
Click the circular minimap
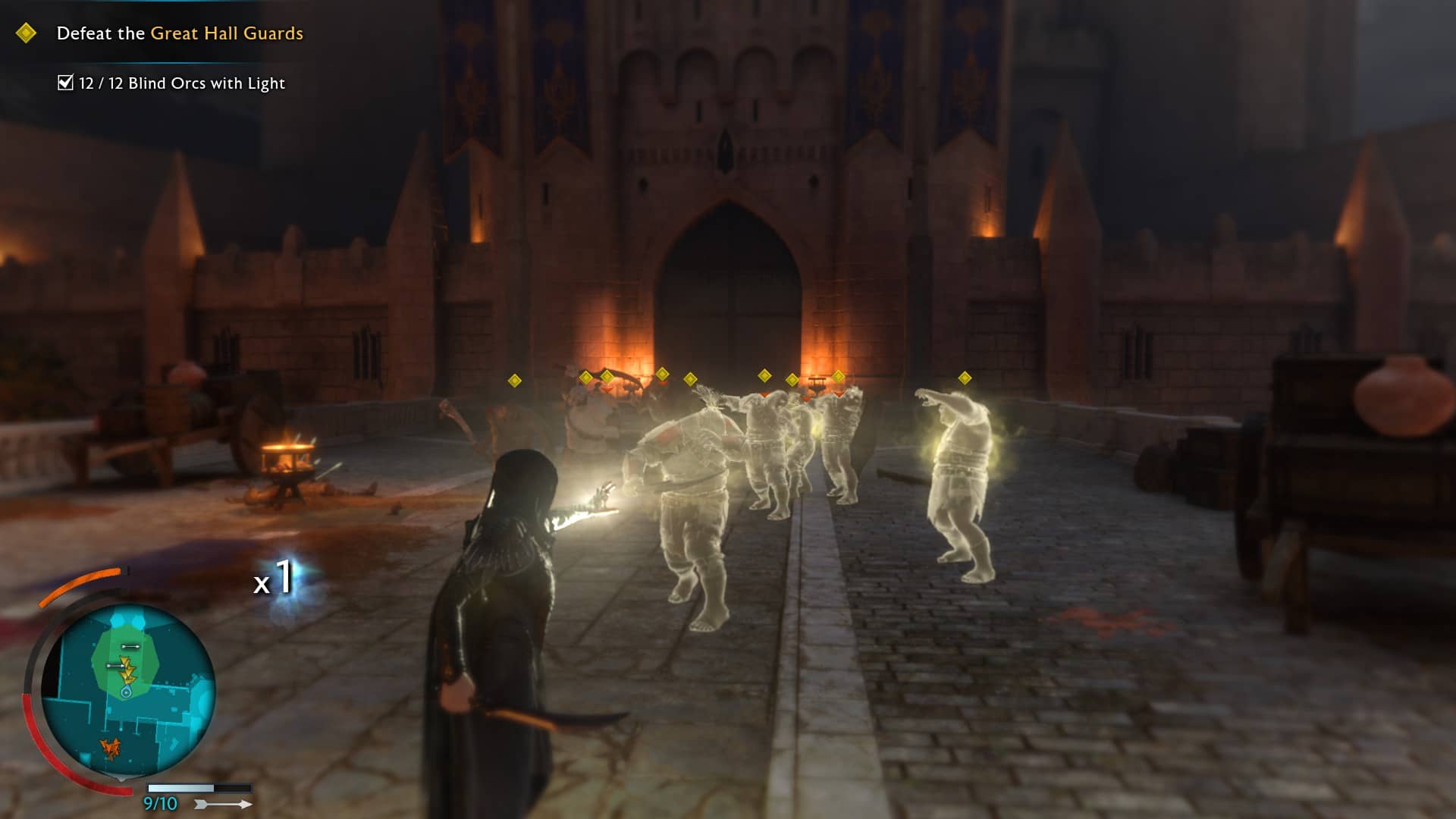(x=127, y=690)
